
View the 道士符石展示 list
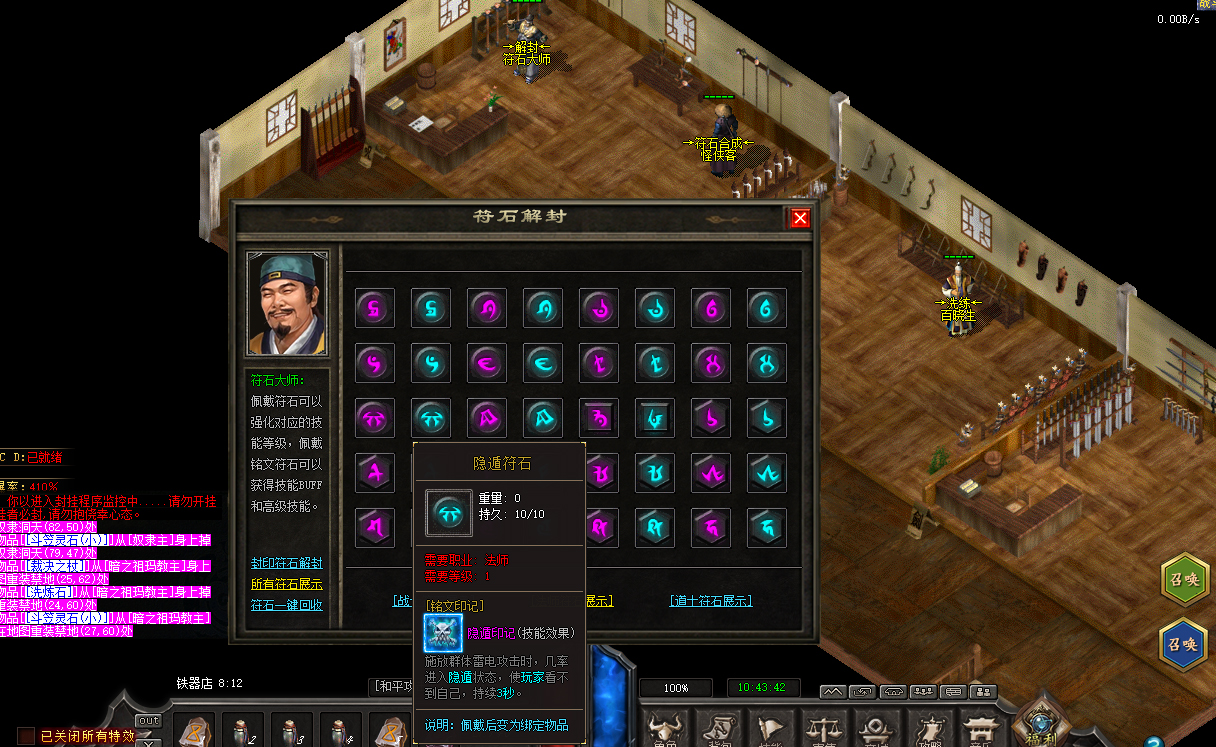(710, 601)
